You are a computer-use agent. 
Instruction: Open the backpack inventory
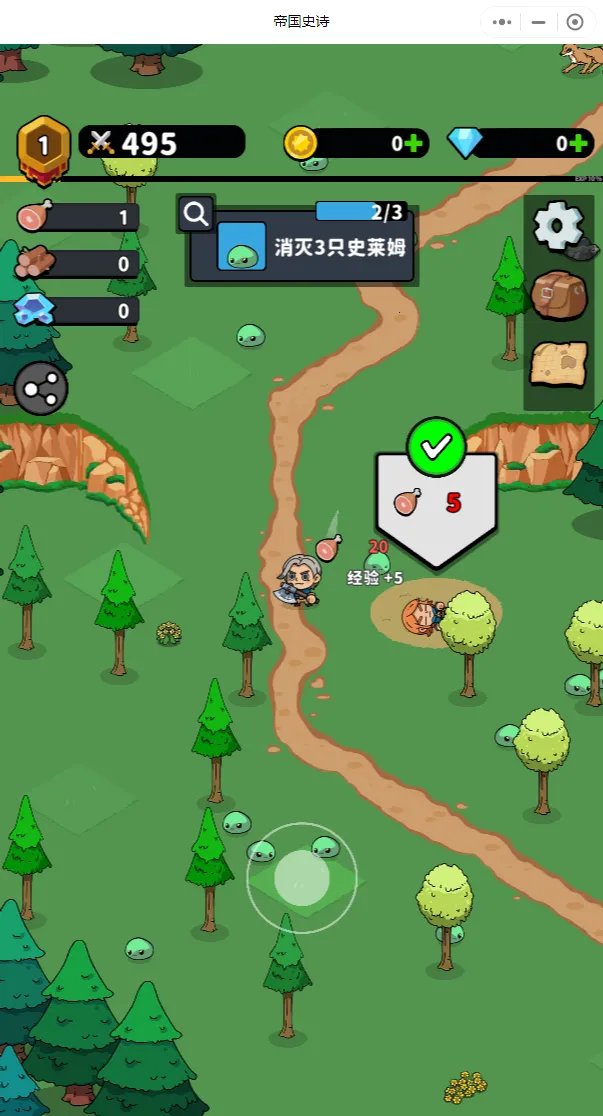pyautogui.click(x=558, y=294)
